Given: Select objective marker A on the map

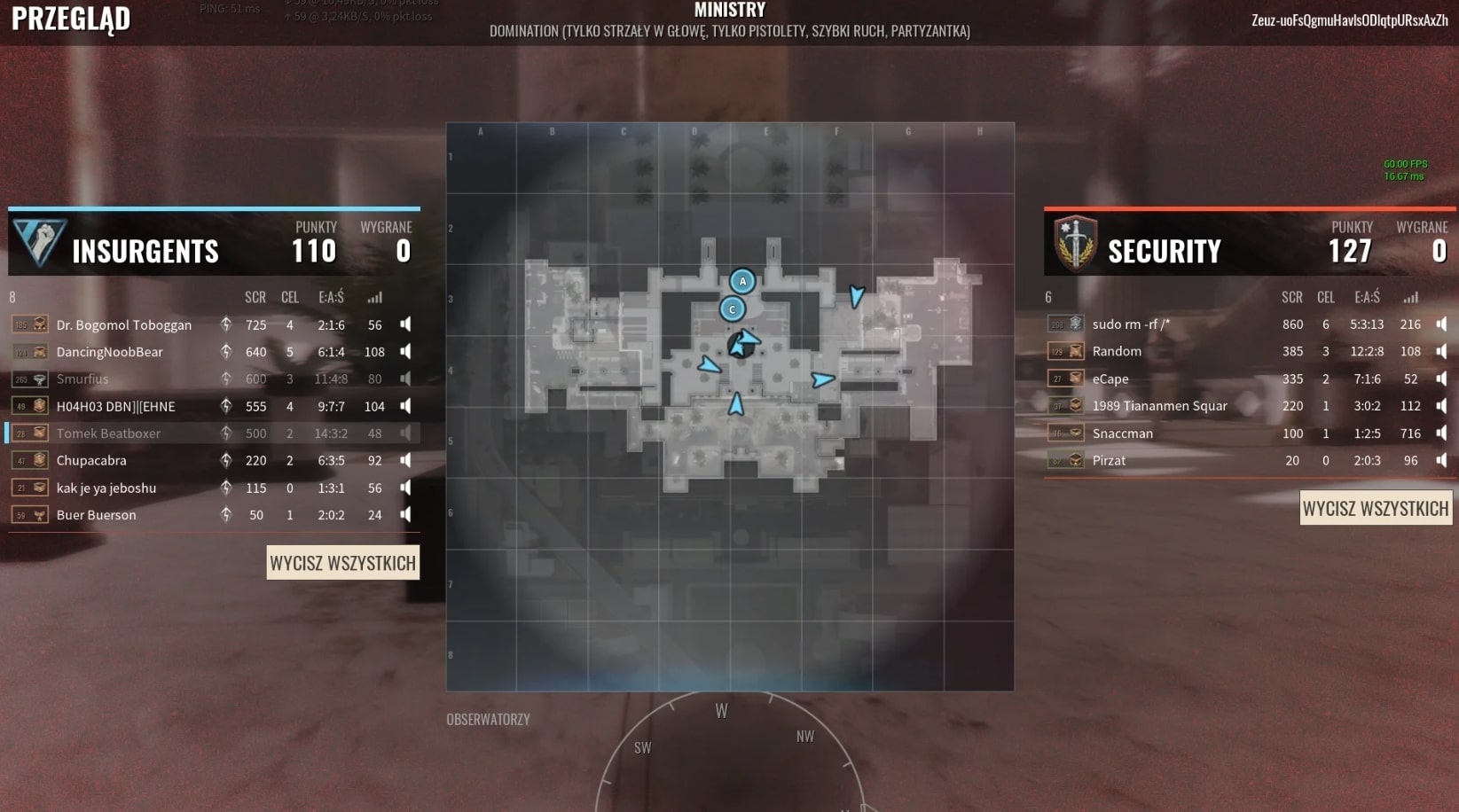Looking at the screenshot, I should coord(741,281).
